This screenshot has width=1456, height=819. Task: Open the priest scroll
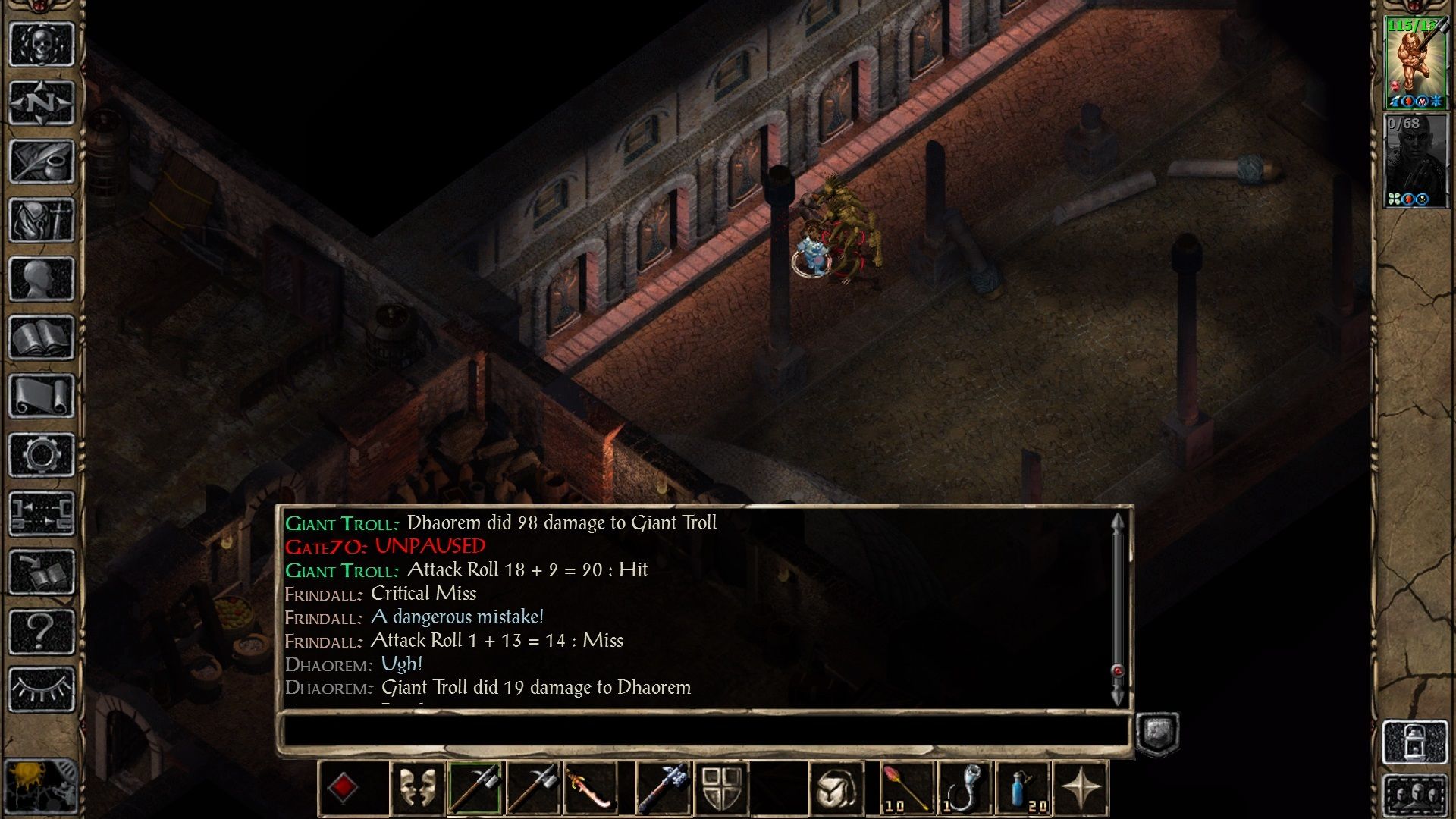(x=42, y=396)
